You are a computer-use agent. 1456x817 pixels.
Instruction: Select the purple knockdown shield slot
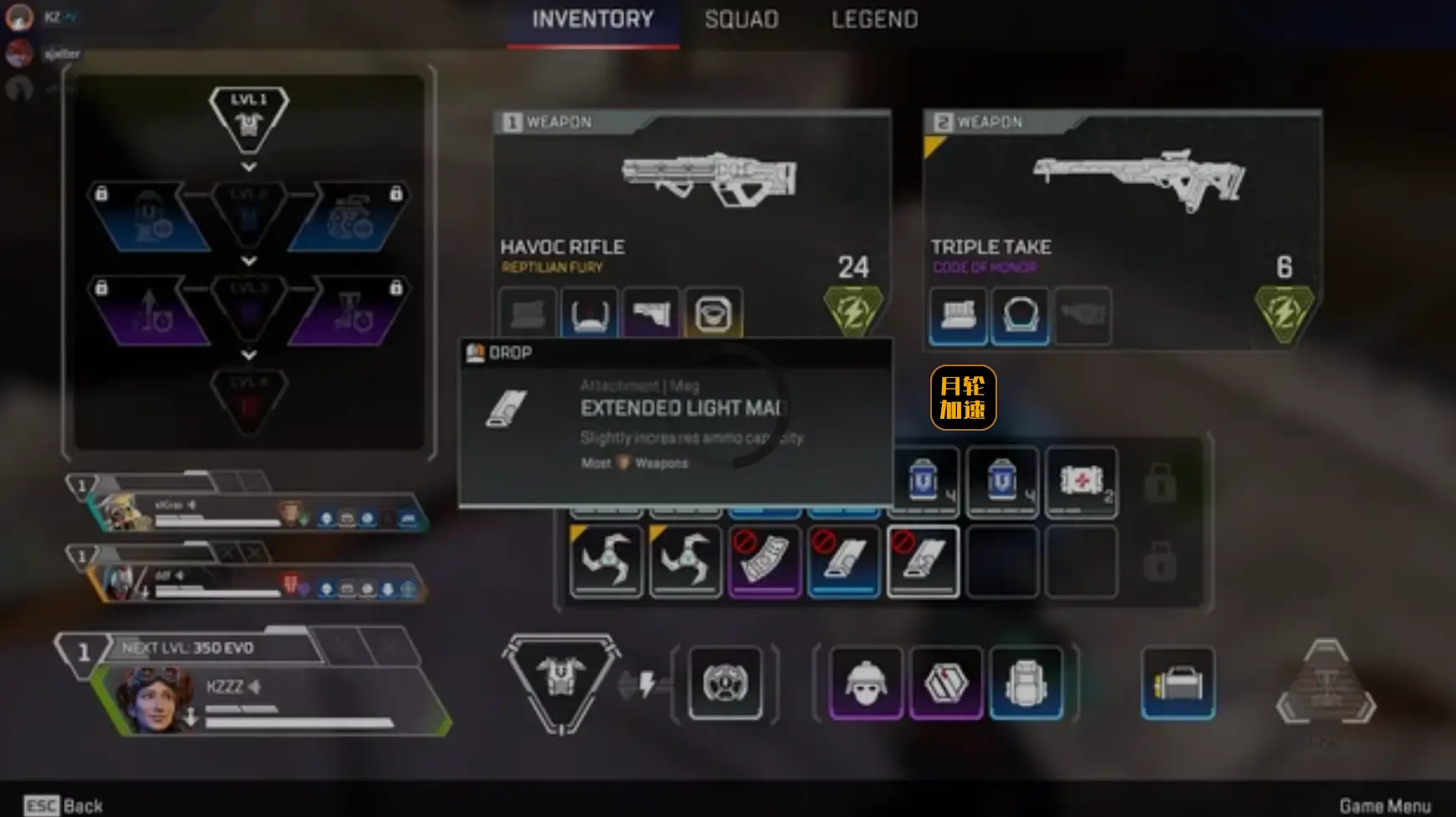coord(945,683)
